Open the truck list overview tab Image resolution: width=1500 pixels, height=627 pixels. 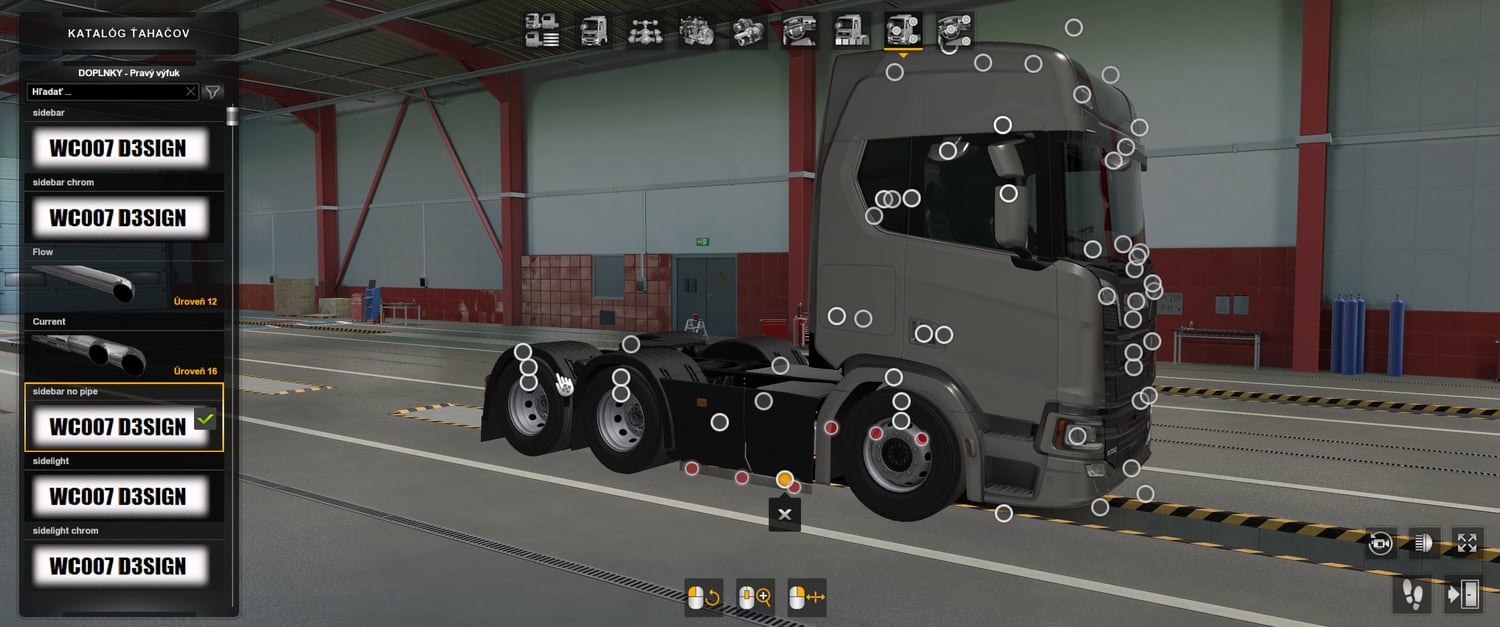pos(542,30)
